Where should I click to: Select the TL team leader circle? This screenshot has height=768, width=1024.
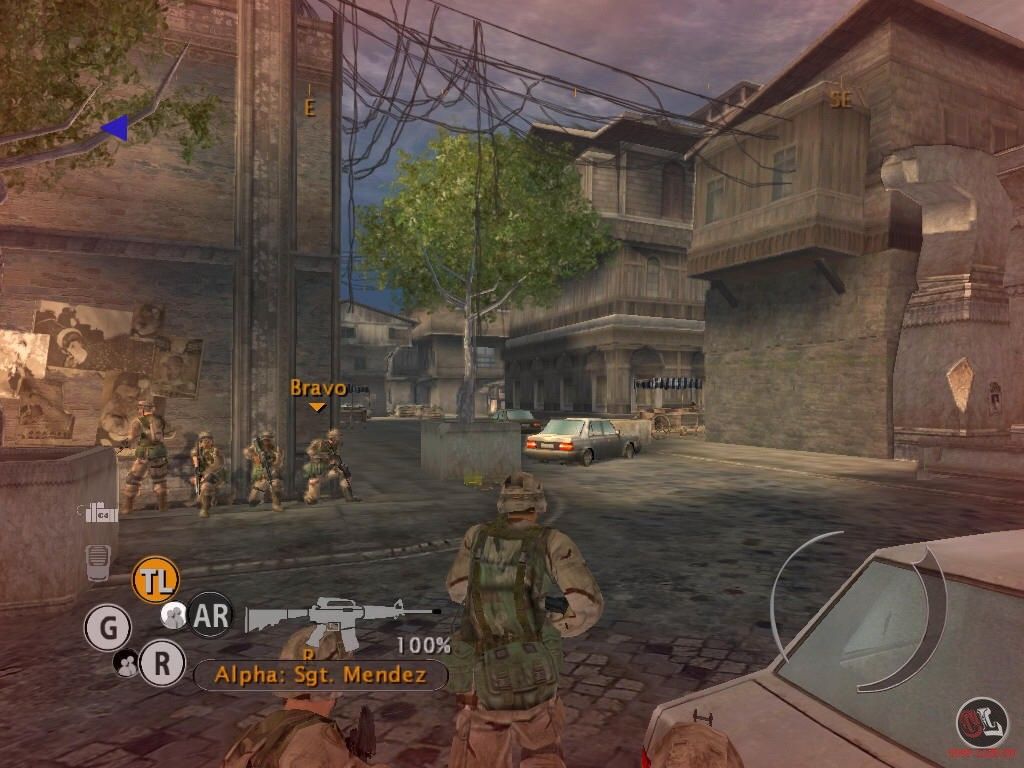pyautogui.click(x=155, y=579)
